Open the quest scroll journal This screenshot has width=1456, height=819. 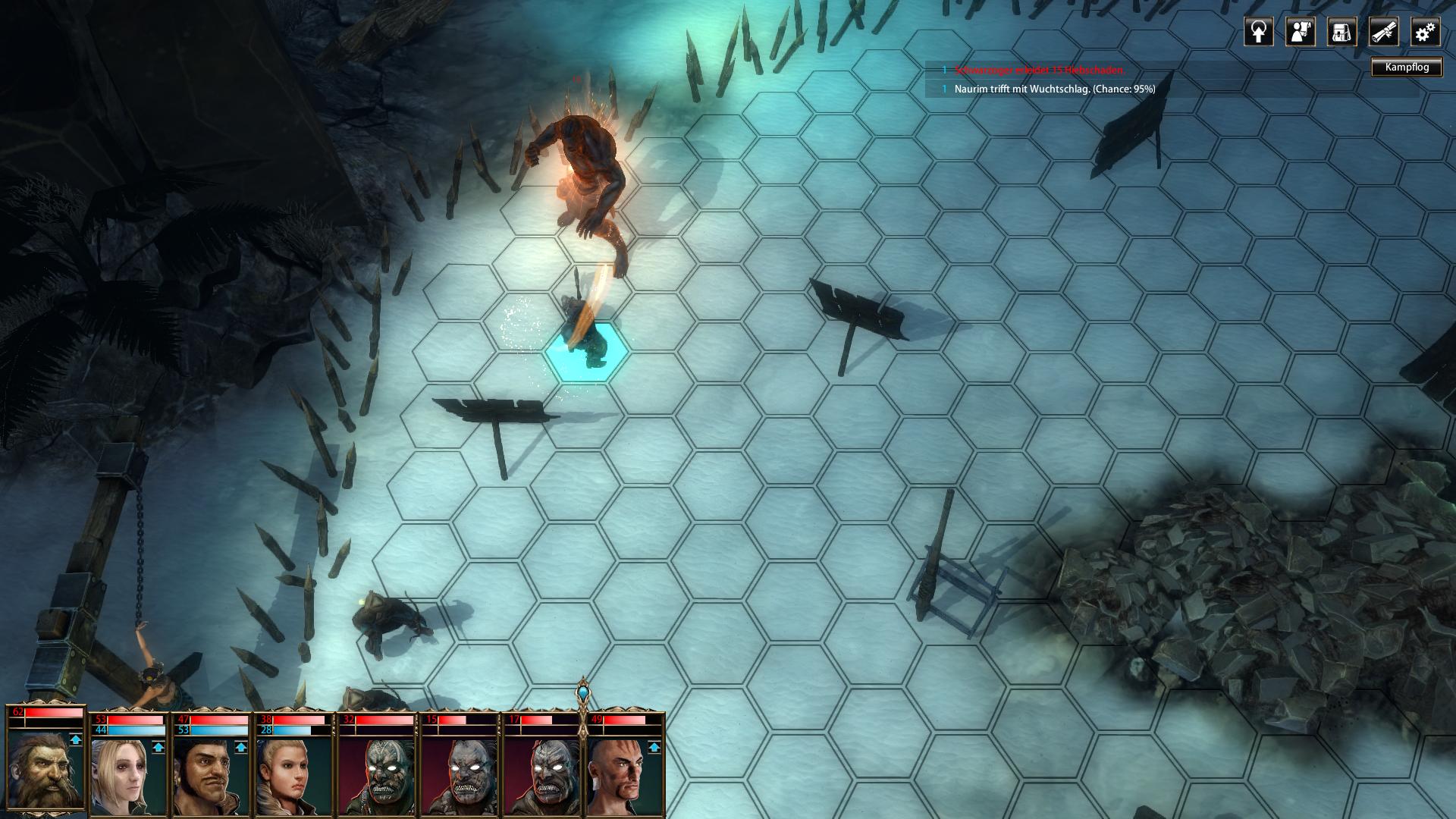(1383, 33)
